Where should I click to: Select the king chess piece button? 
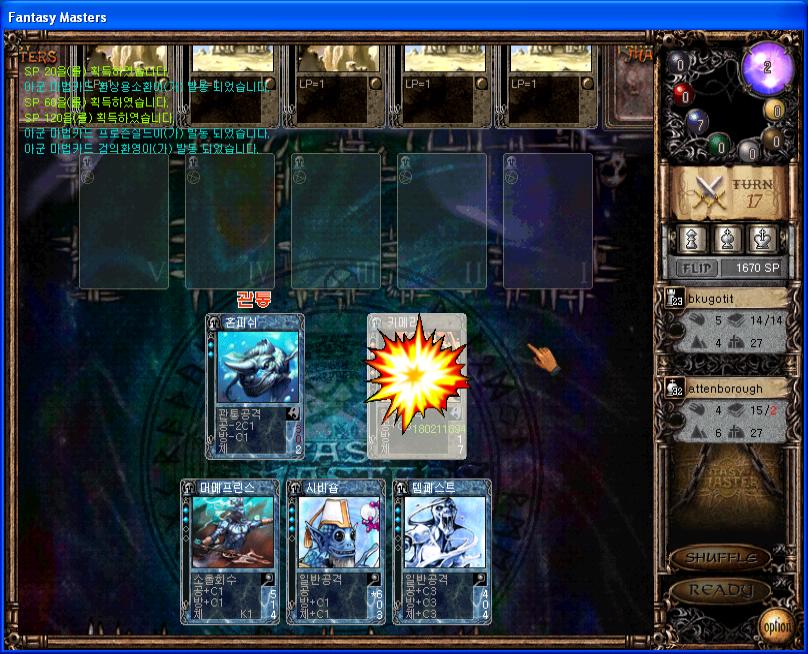click(763, 239)
